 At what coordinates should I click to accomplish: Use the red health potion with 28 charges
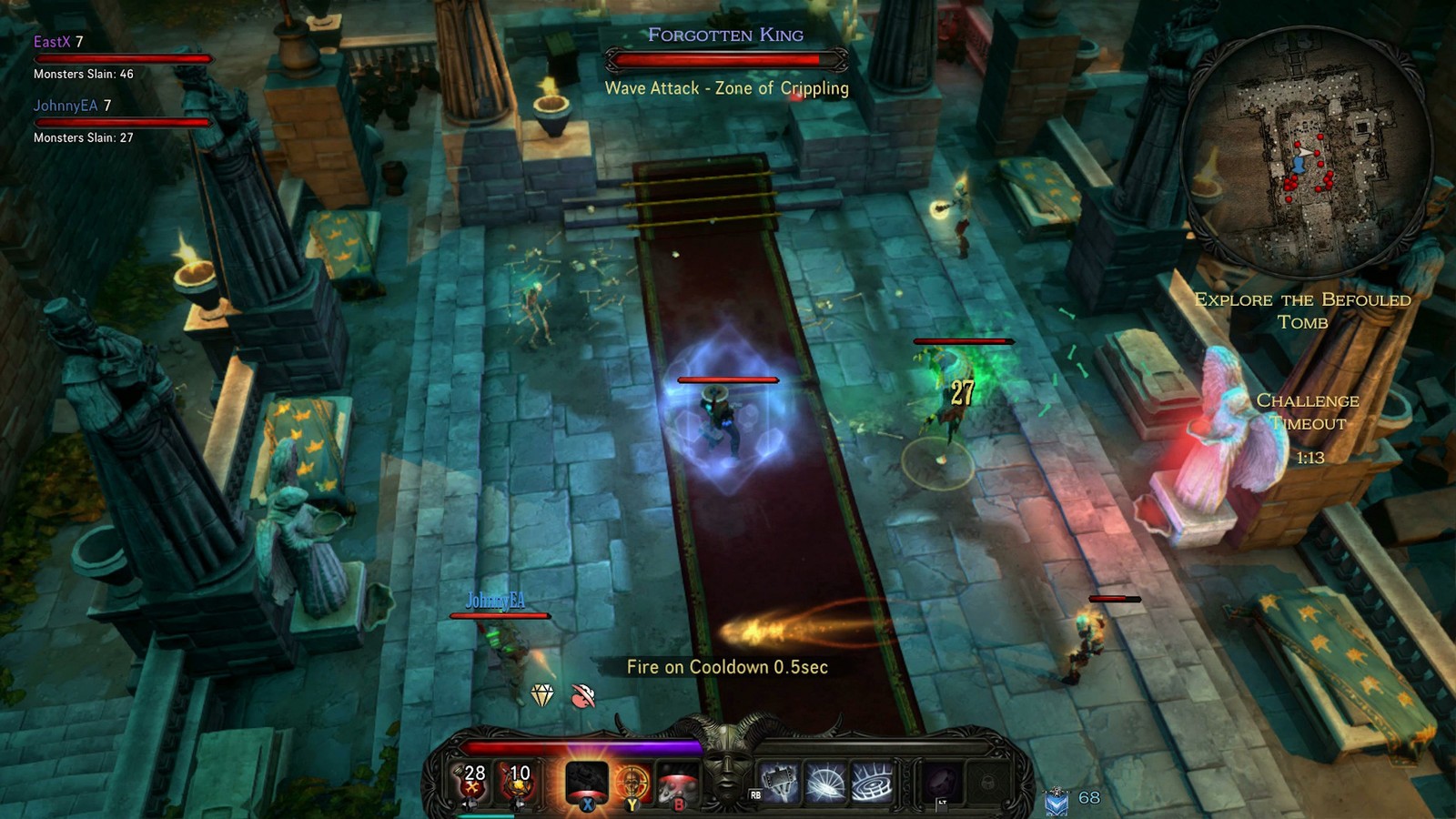pos(472,781)
